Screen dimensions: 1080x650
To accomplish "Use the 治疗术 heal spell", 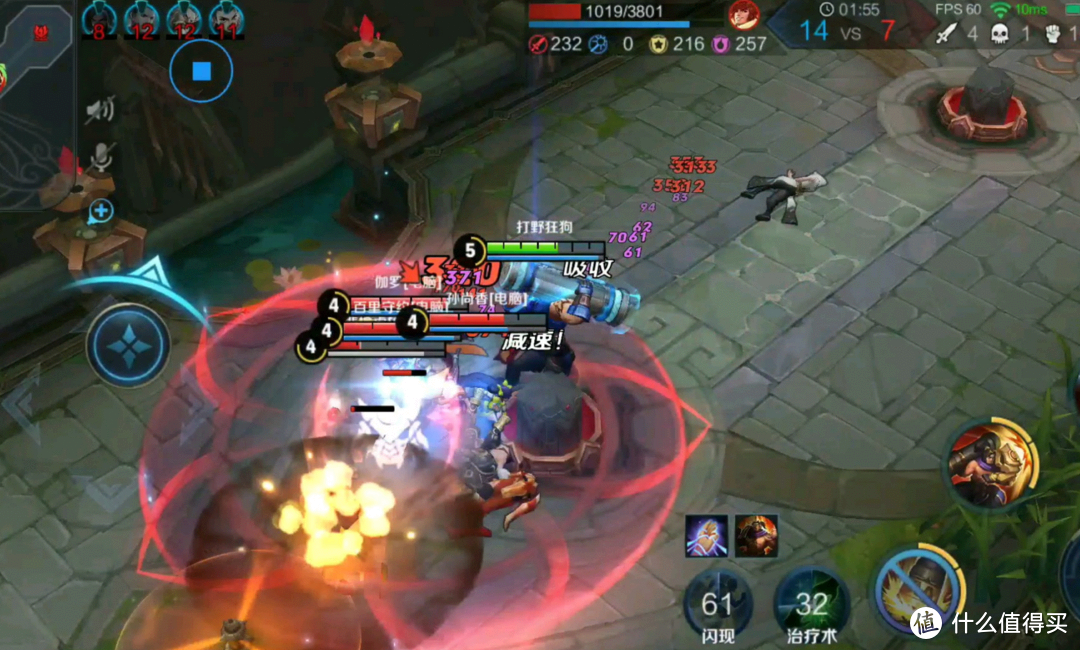I will pyautogui.click(x=811, y=603).
